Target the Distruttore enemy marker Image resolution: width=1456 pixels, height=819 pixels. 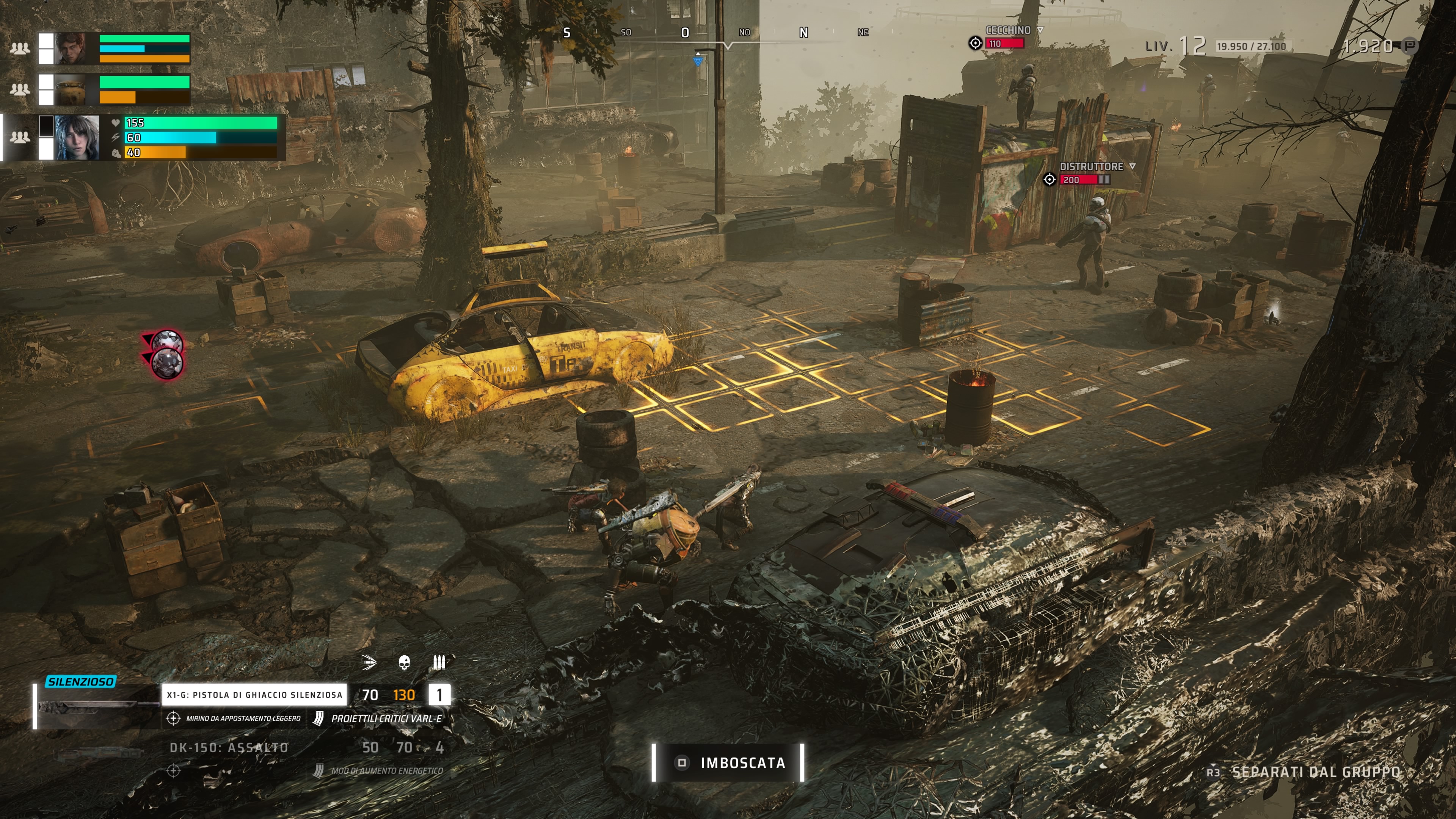point(1050,179)
